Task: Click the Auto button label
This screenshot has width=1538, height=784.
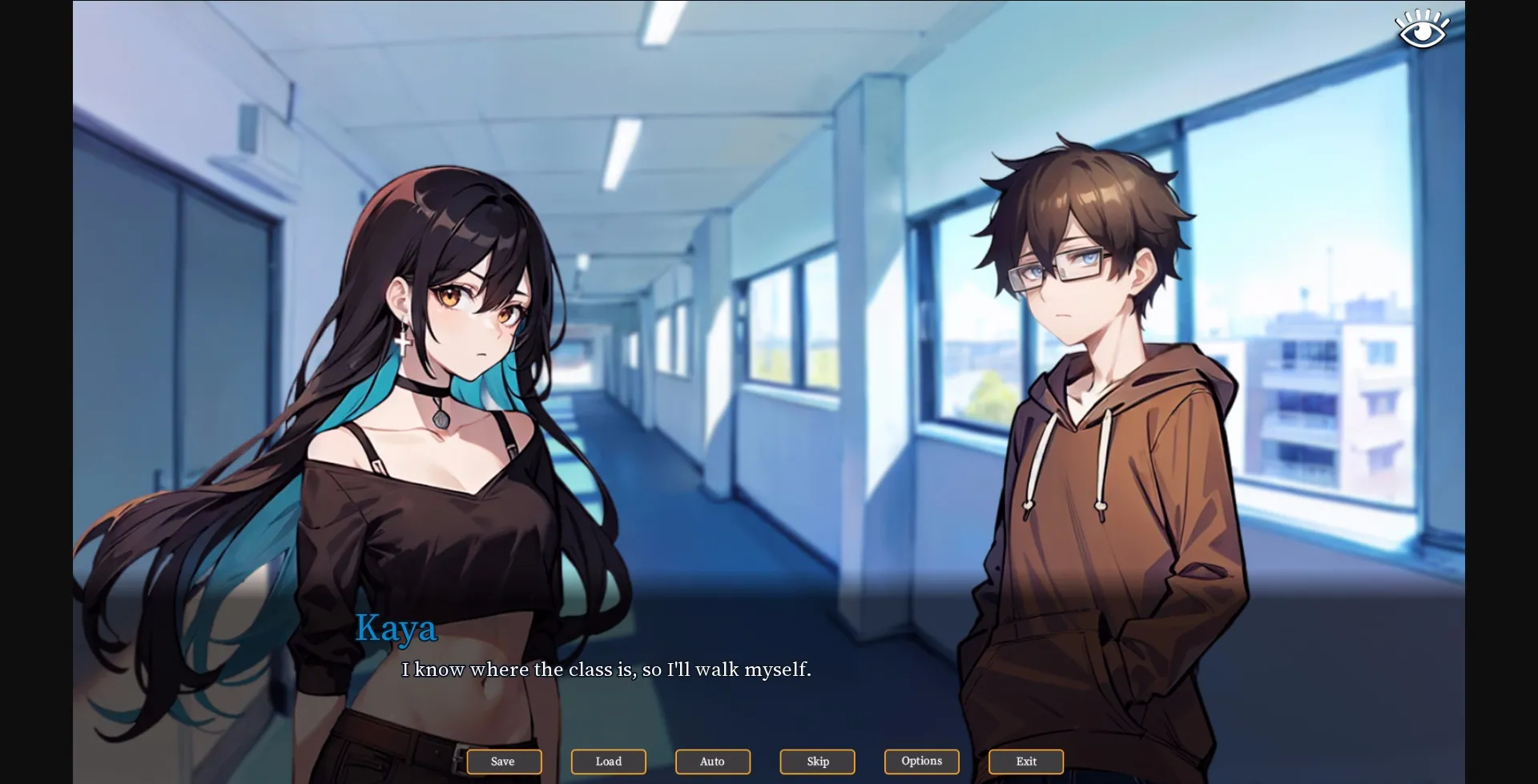Action: coord(712,762)
